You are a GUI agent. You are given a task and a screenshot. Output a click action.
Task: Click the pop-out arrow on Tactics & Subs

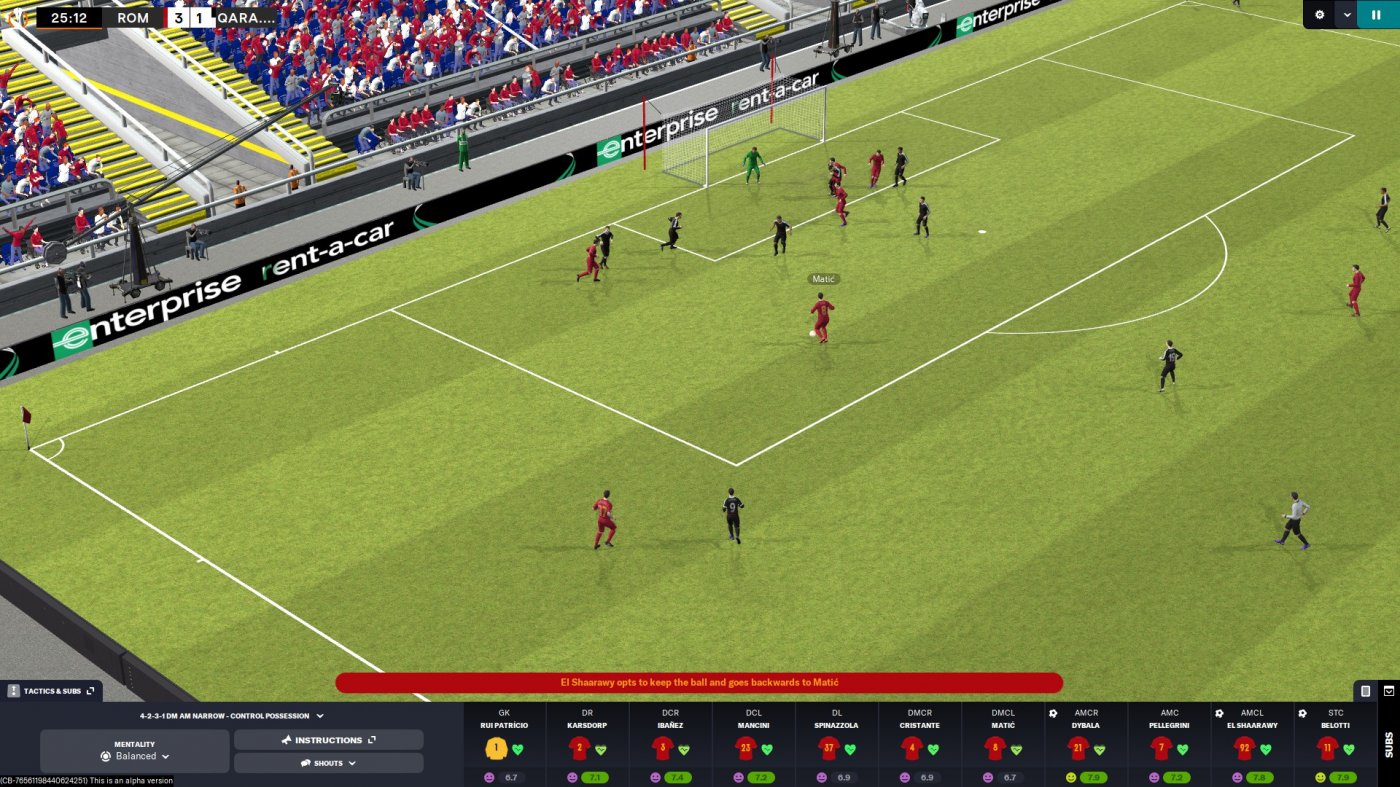click(x=89, y=690)
